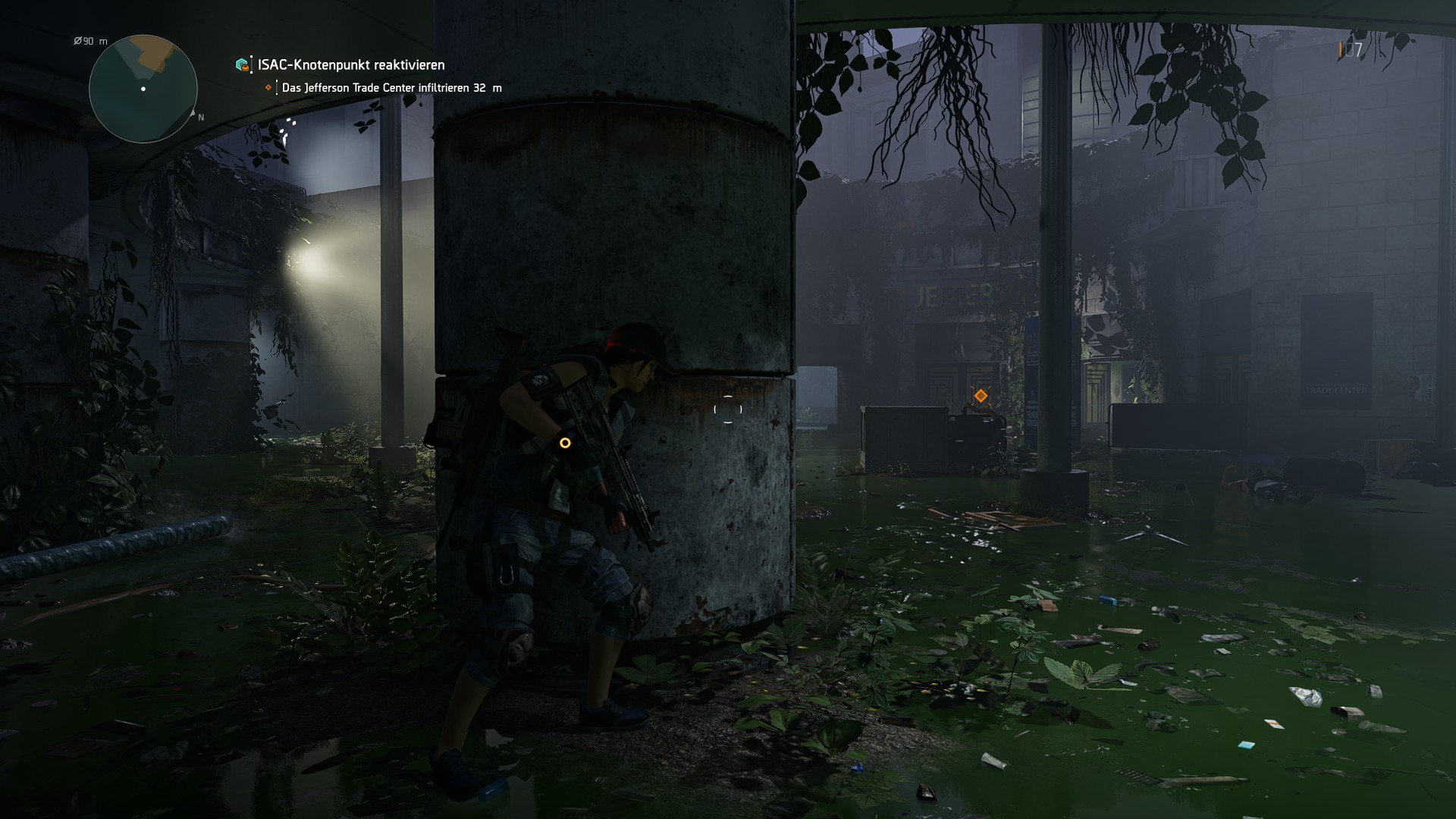
Task: Click the N compass marker on the minimap
Action: 200,118
